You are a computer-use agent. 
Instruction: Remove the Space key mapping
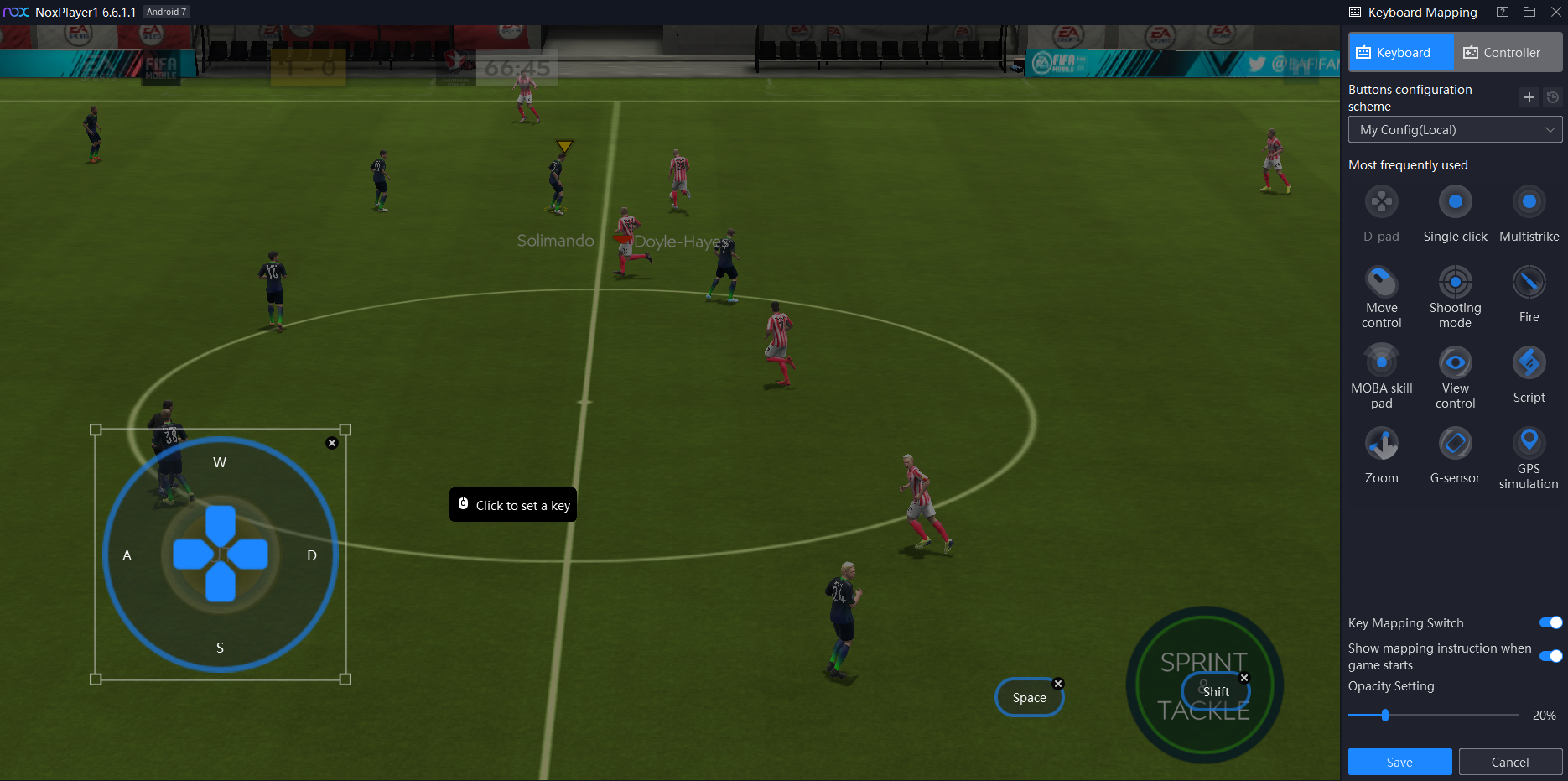tap(1058, 684)
